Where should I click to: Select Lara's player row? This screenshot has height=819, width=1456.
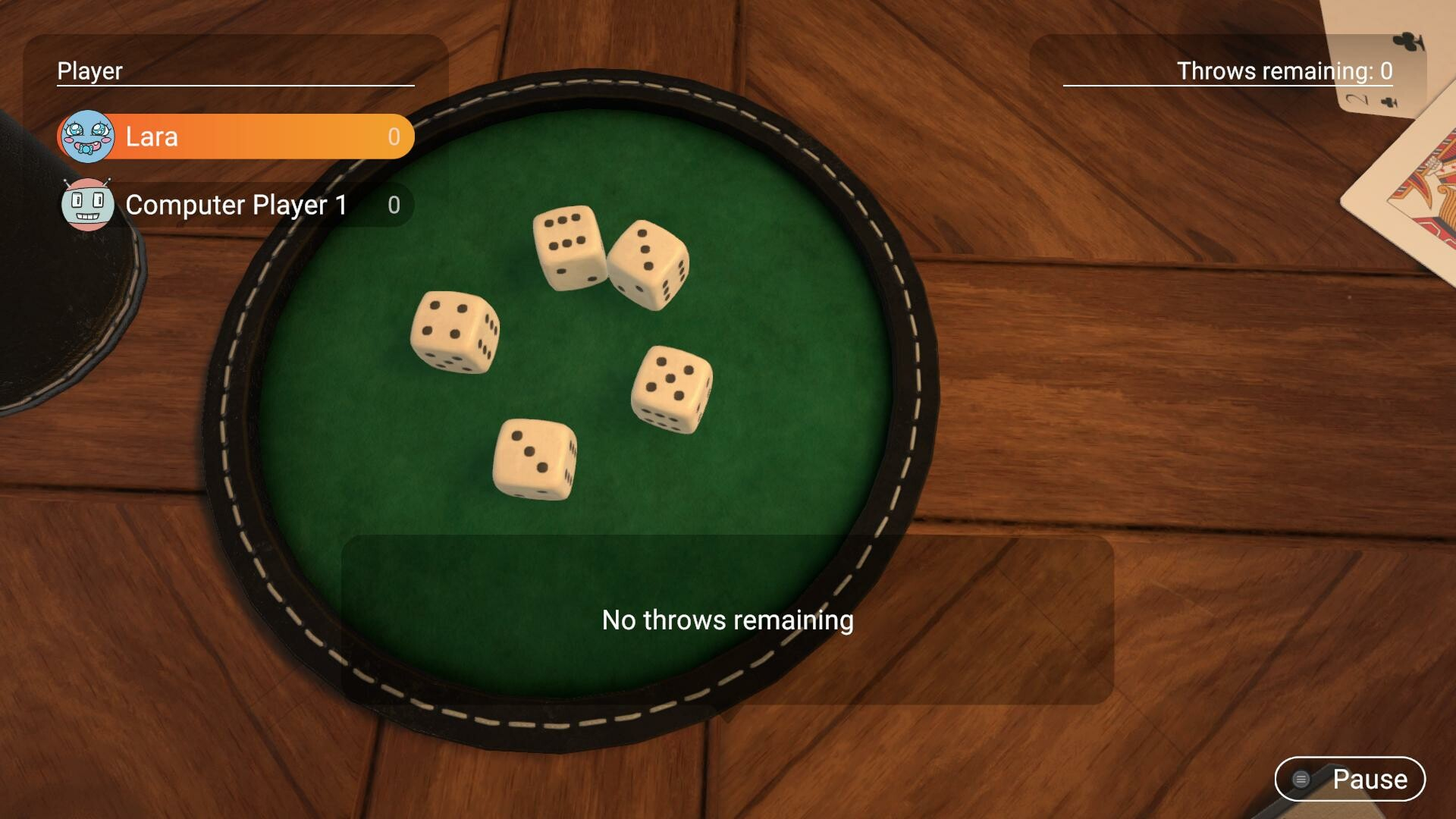[x=237, y=136]
